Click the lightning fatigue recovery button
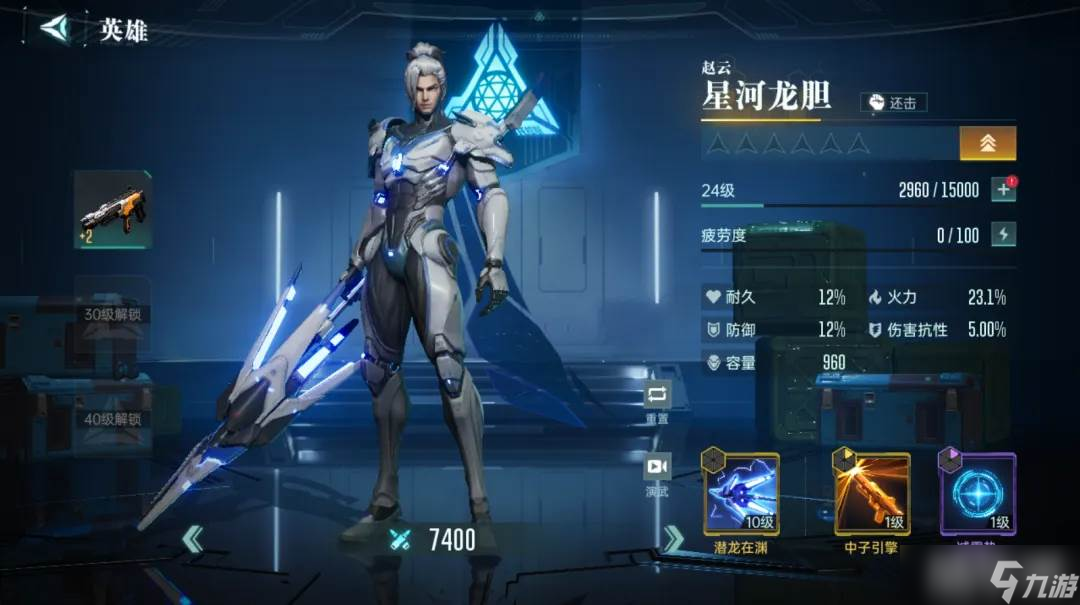Image resolution: width=1080 pixels, height=605 pixels. pyautogui.click(x=1003, y=235)
